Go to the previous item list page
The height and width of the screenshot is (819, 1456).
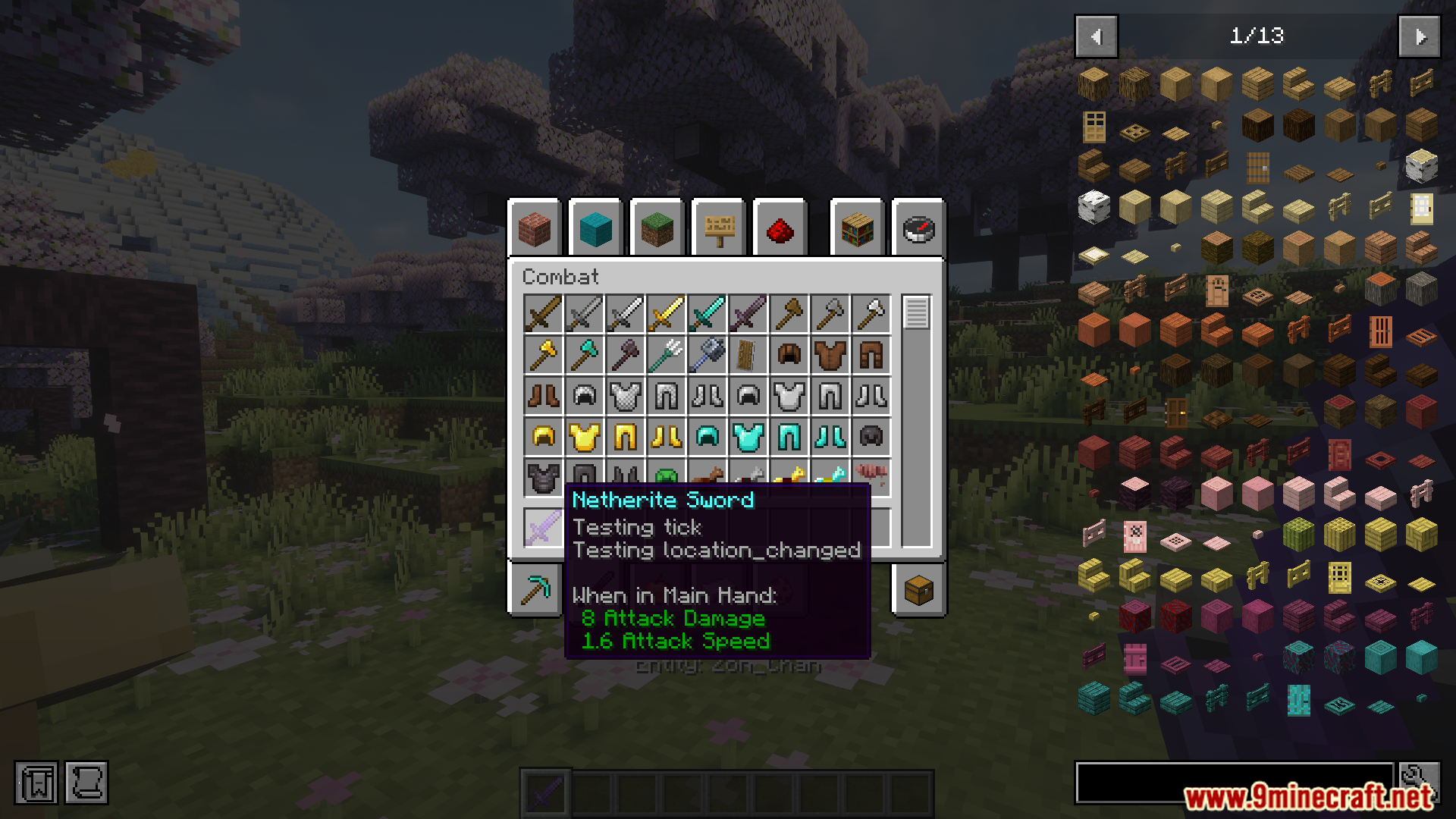[1096, 36]
